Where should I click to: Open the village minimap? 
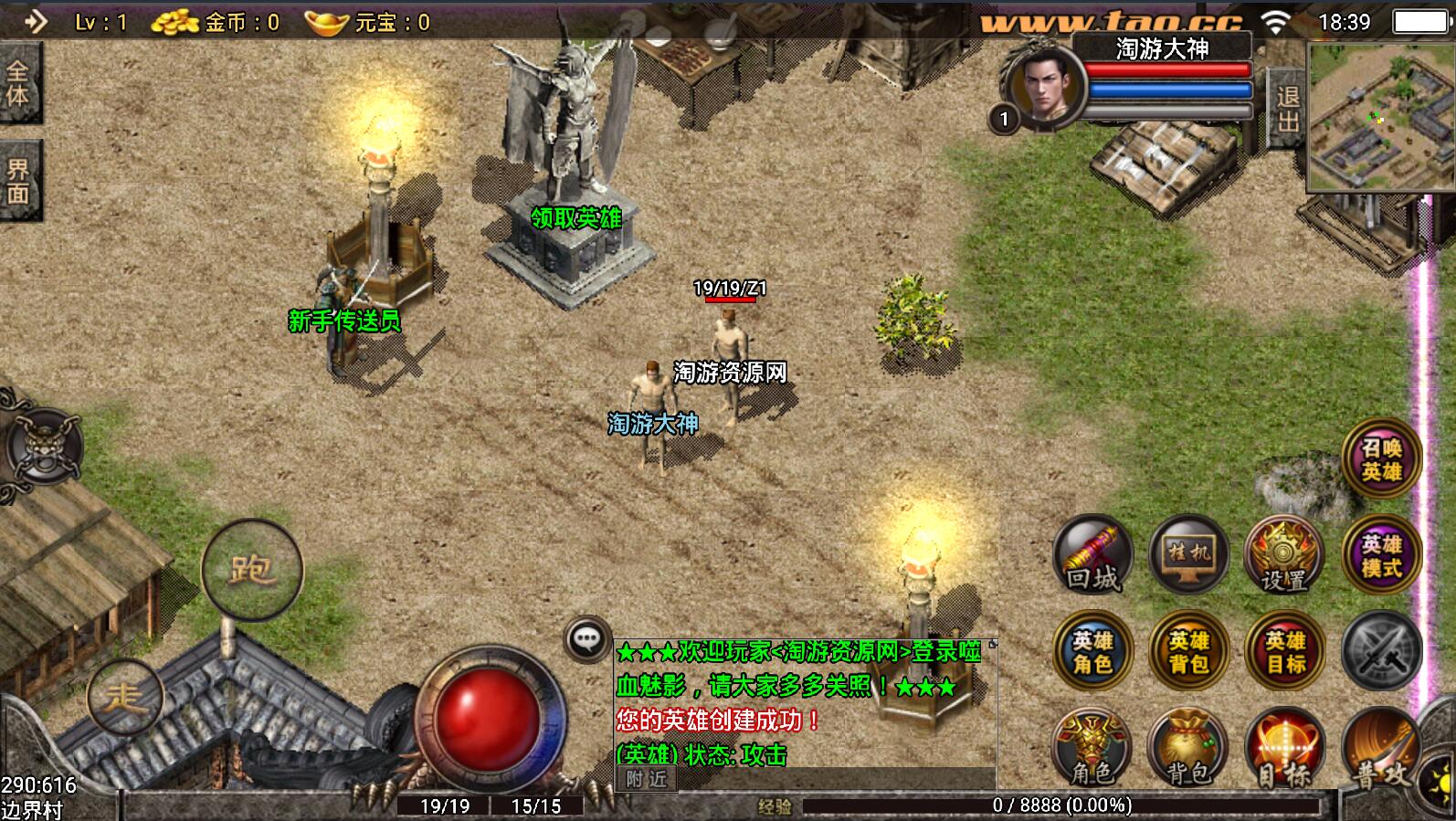tap(1380, 116)
